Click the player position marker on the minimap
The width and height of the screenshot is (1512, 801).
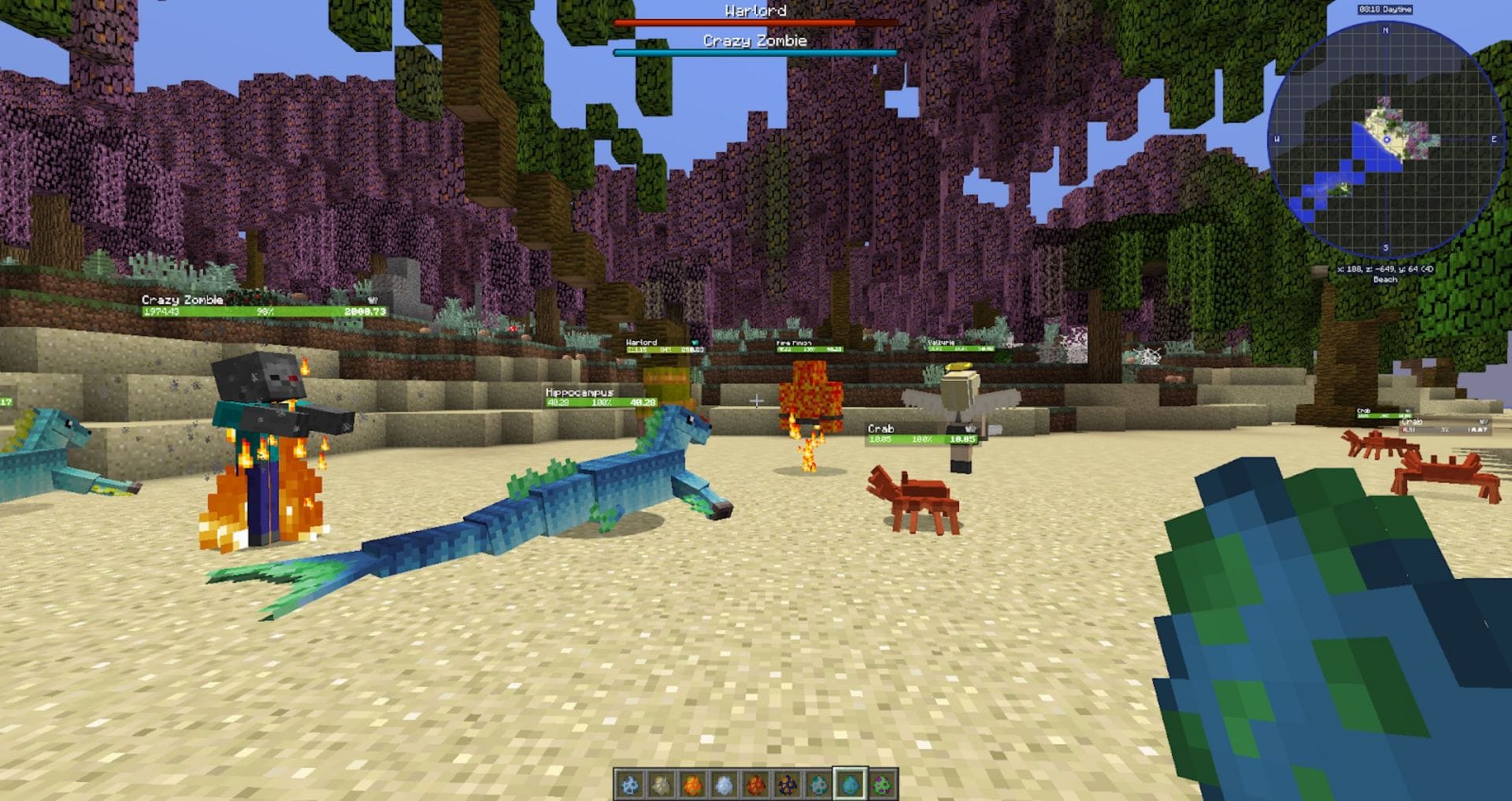1388,139
